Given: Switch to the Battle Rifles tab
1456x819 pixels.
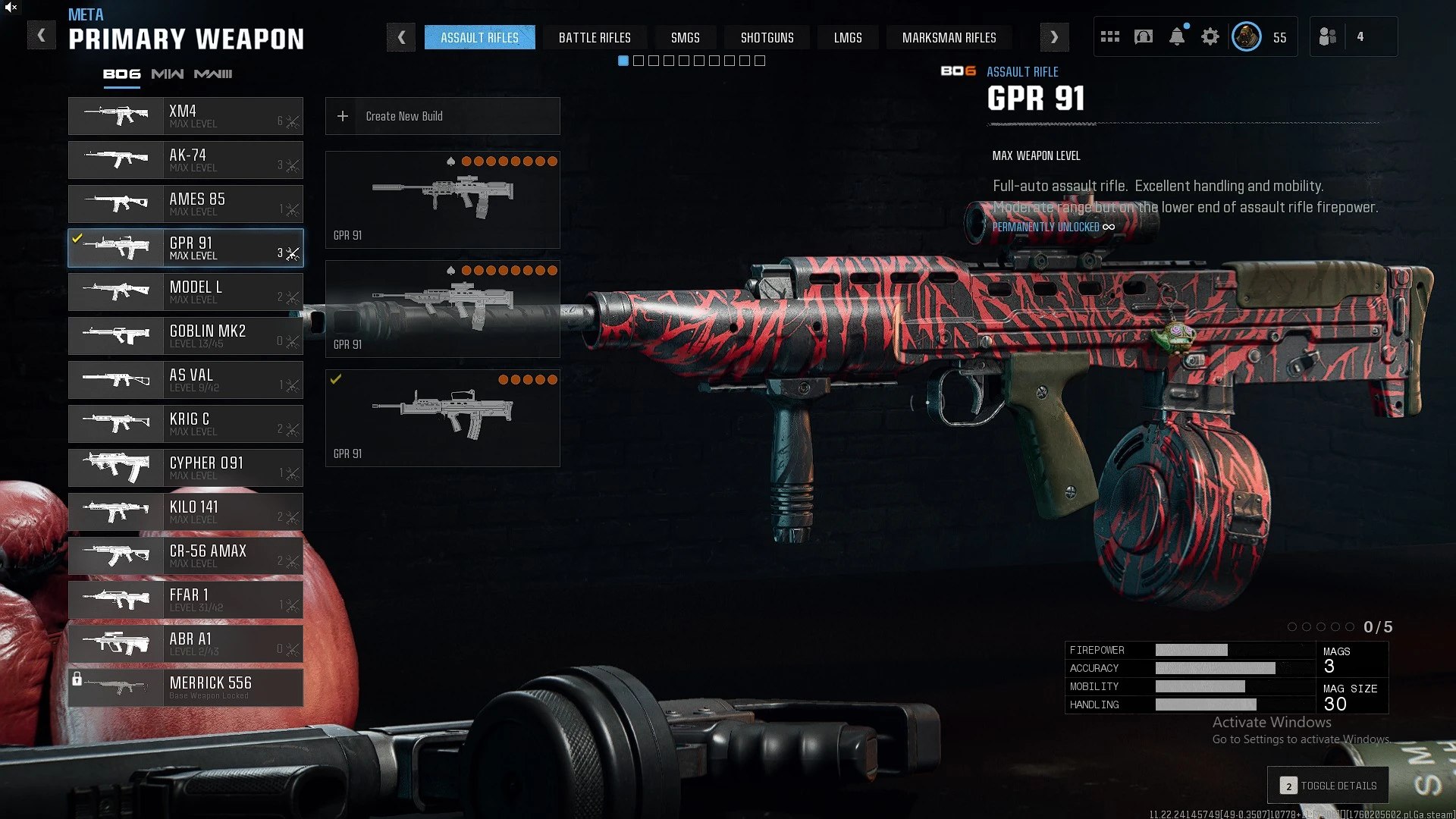Looking at the screenshot, I should [595, 37].
